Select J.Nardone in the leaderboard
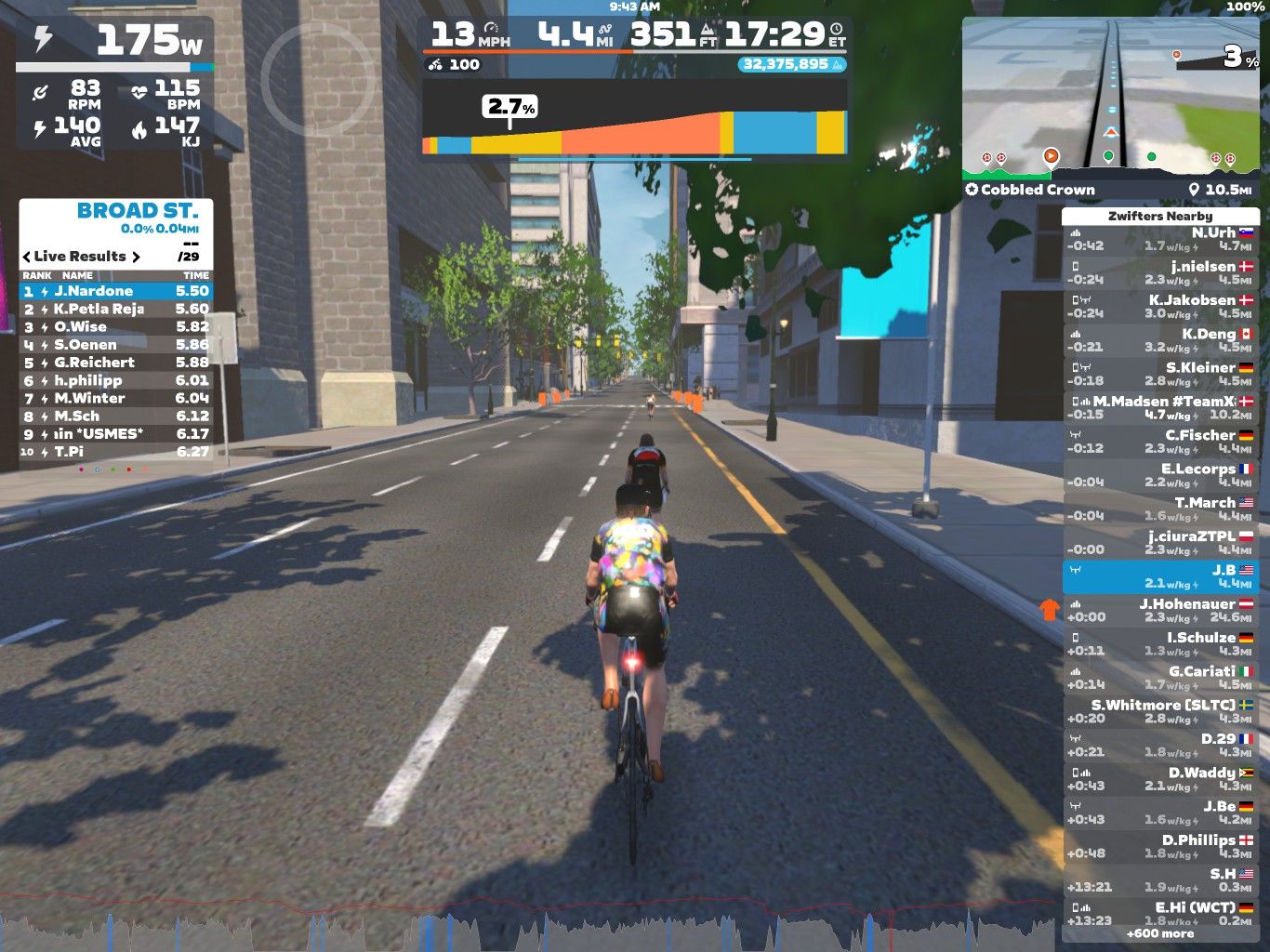The height and width of the screenshot is (952, 1270). pos(116,291)
